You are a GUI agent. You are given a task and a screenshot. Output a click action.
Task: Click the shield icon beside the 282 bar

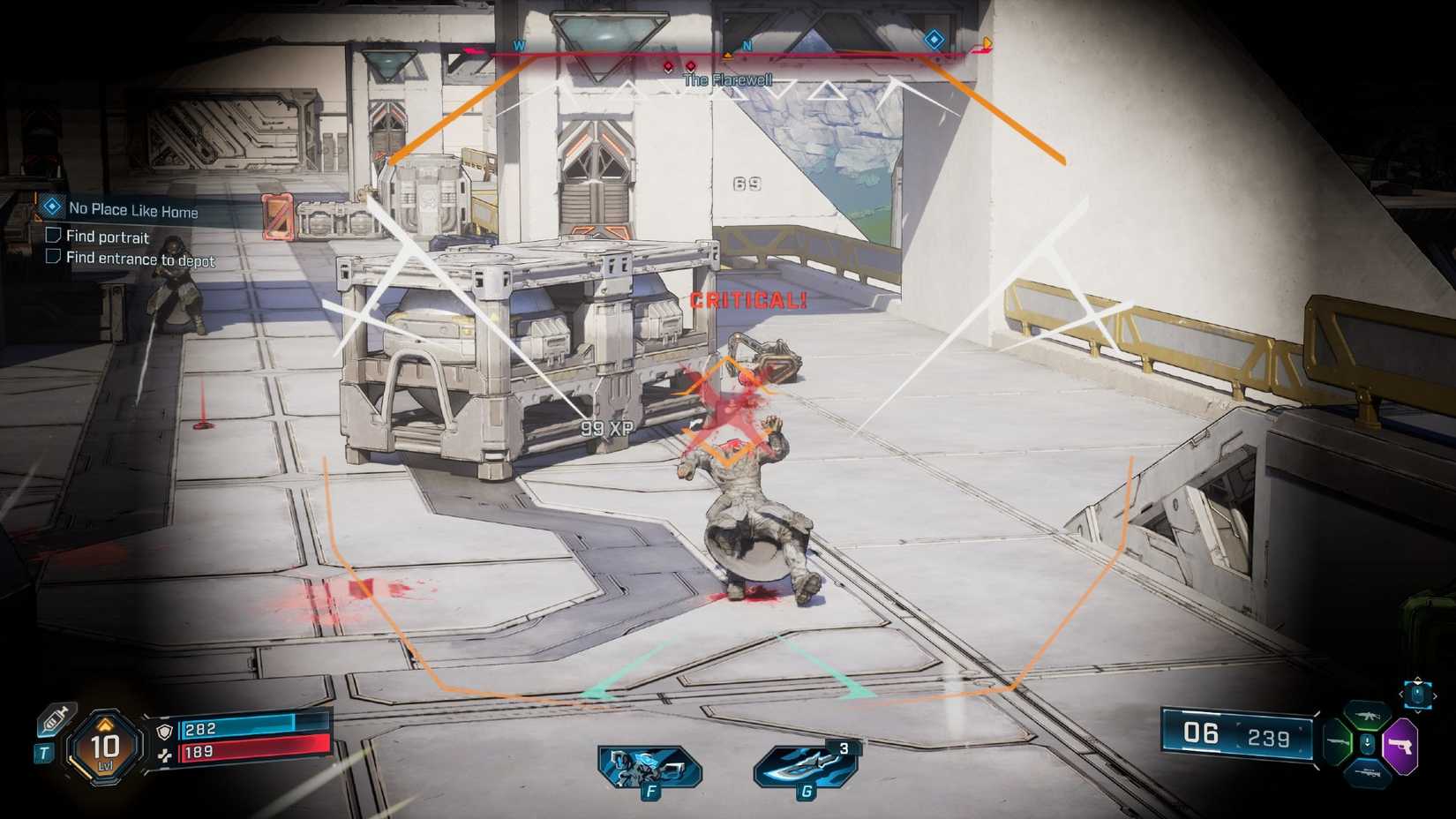(x=163, y=733)
